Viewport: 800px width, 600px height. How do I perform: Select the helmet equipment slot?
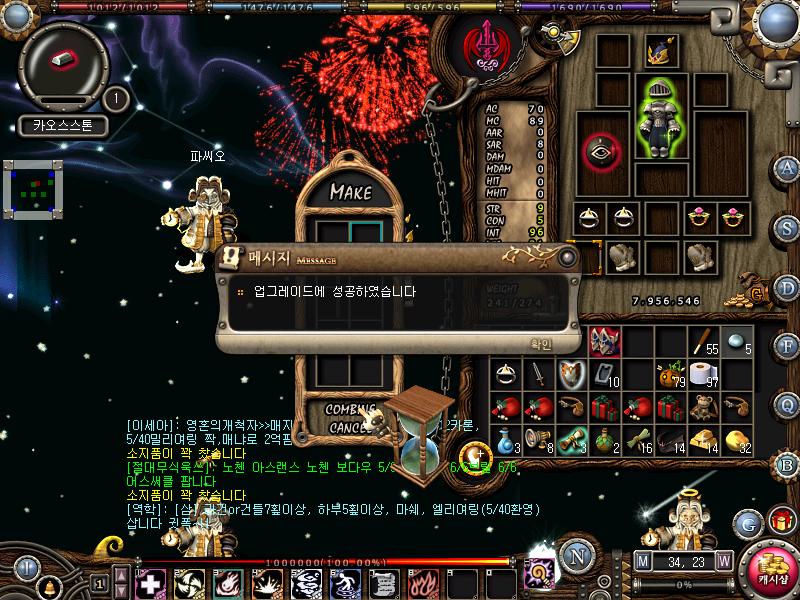point(659,50)
